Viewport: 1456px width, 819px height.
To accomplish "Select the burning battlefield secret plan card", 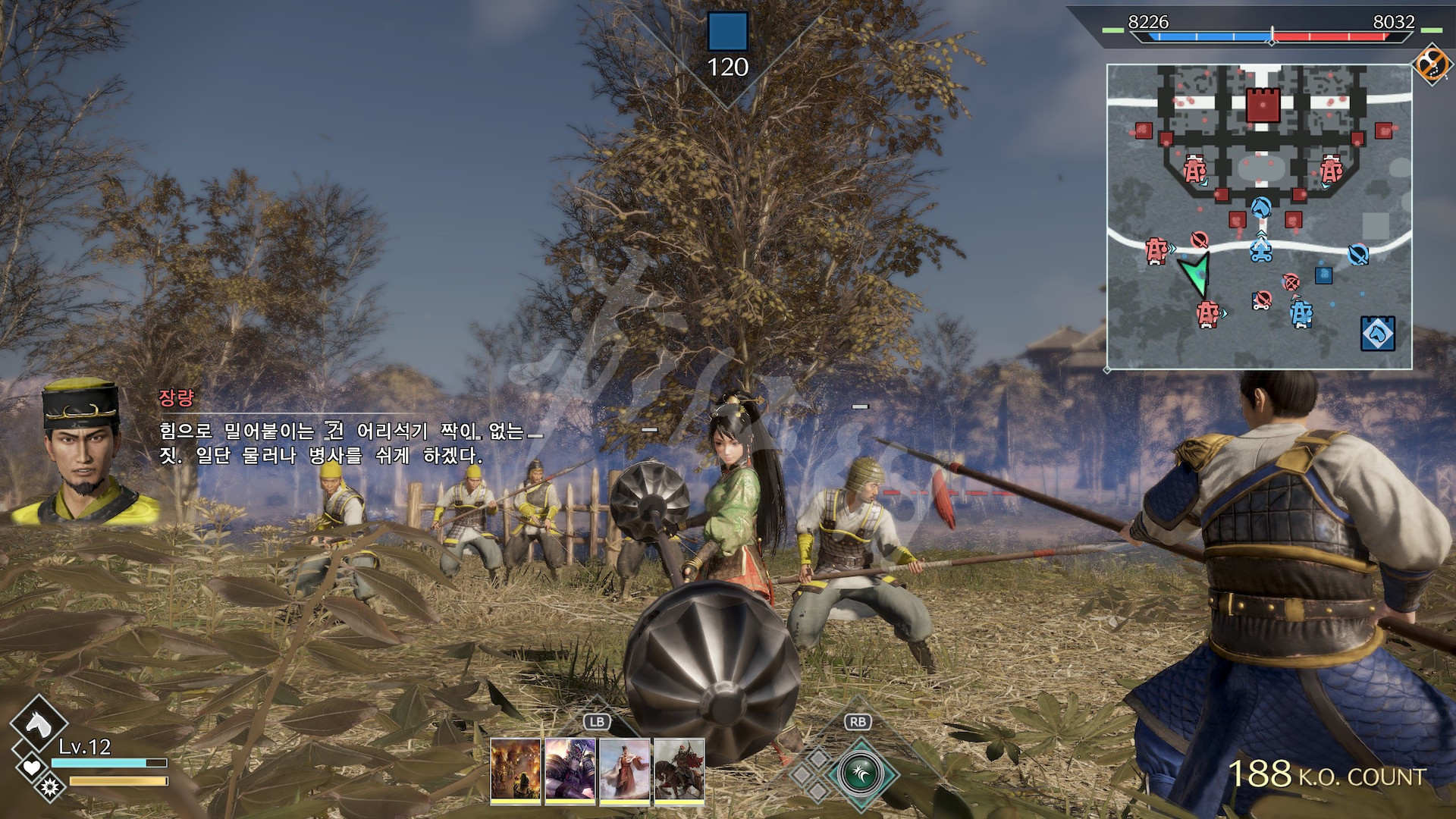I will tap(516, 770).
